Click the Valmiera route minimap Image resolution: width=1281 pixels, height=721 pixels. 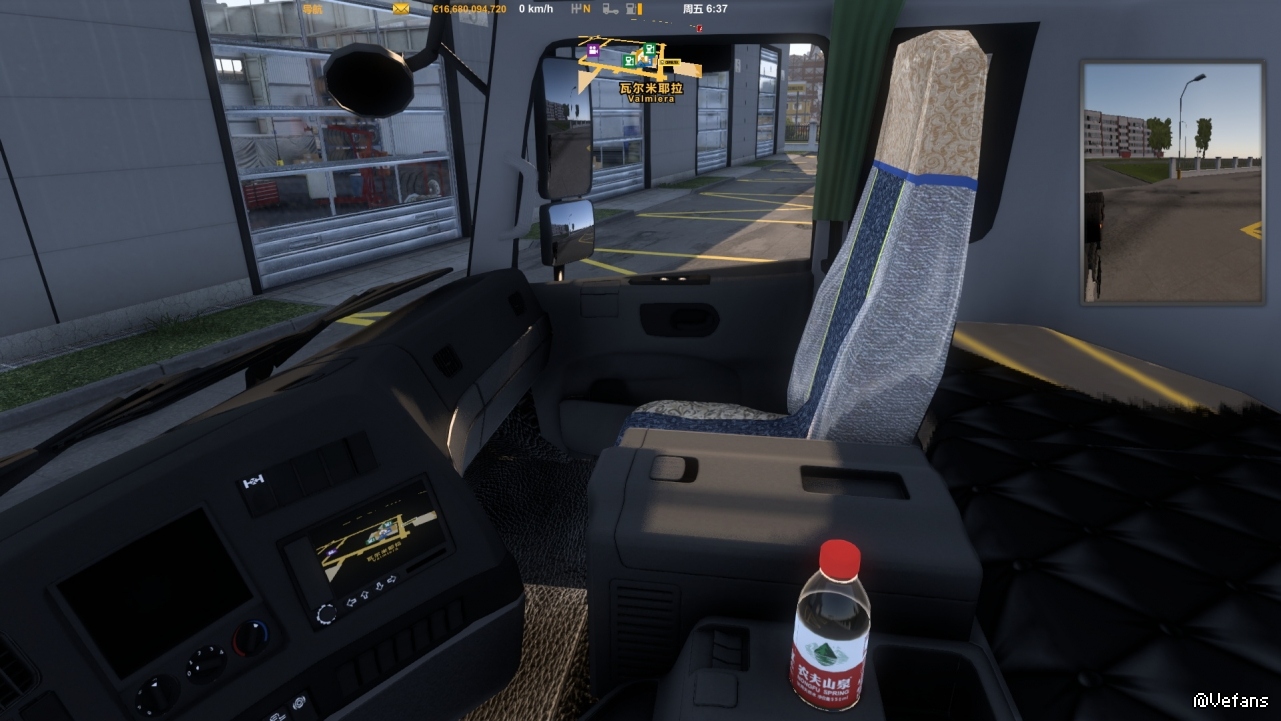[x=640, y=62]
